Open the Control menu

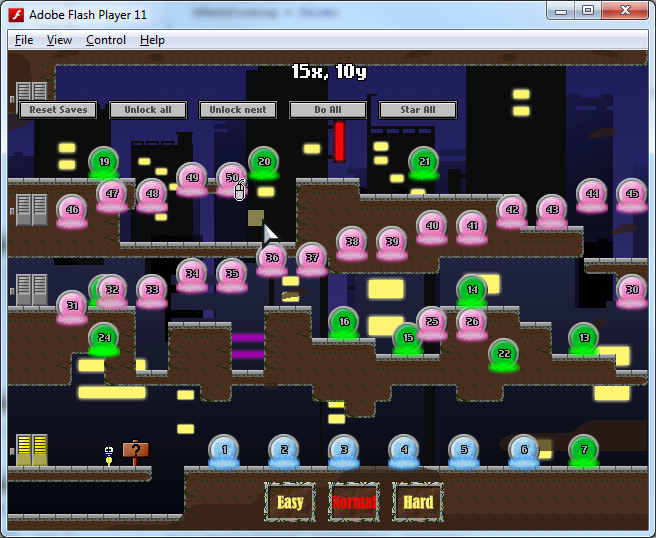click(x=105, y=40)
